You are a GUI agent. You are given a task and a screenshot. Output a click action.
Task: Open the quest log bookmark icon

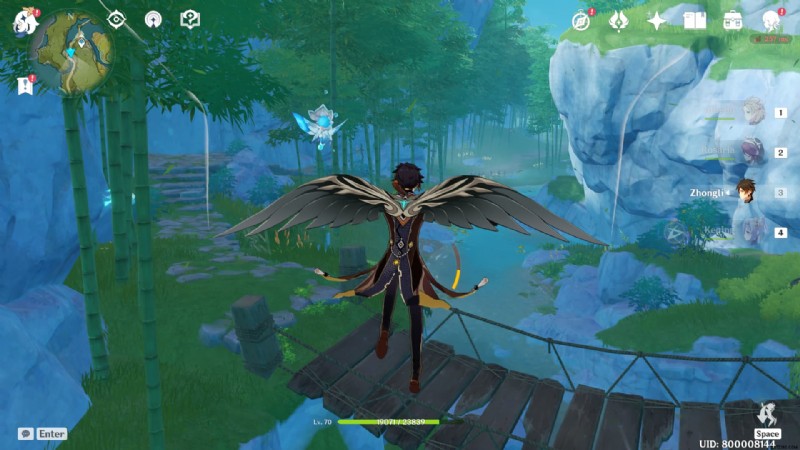click(x=25, y=86)
